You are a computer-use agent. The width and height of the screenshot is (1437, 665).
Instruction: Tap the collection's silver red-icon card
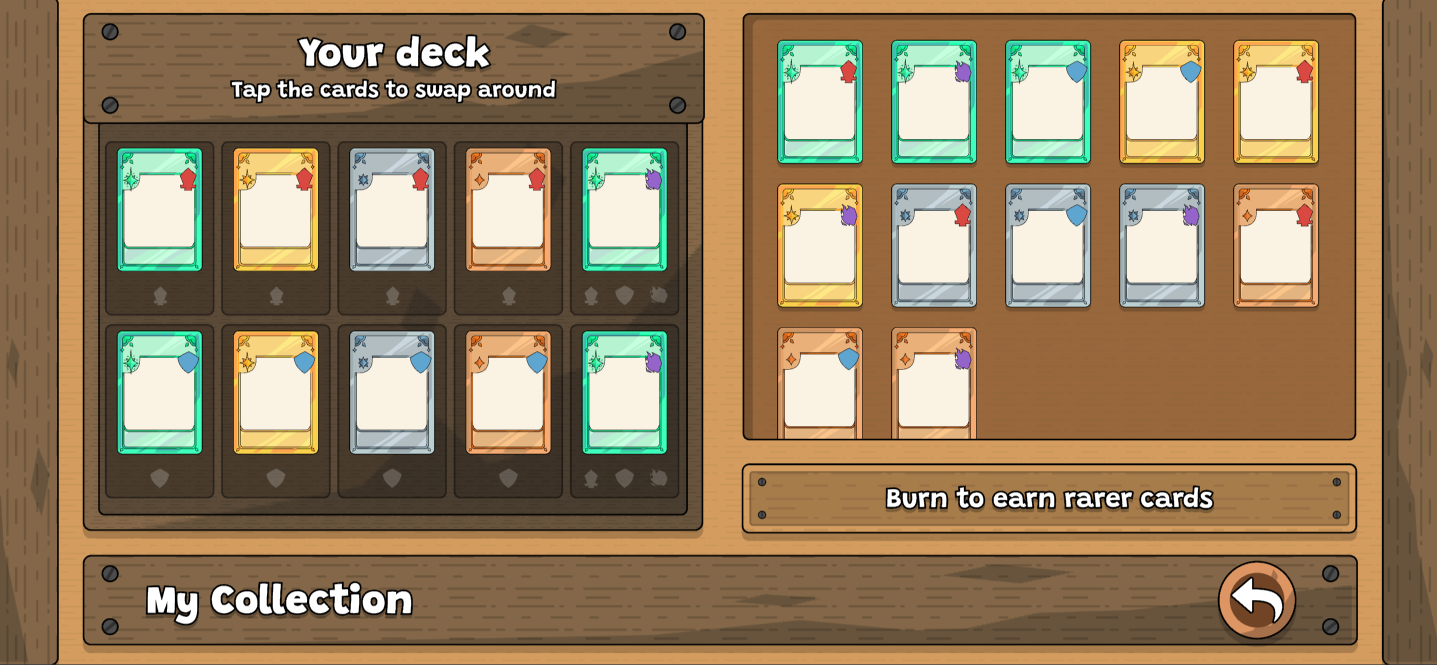coord(934,245)
